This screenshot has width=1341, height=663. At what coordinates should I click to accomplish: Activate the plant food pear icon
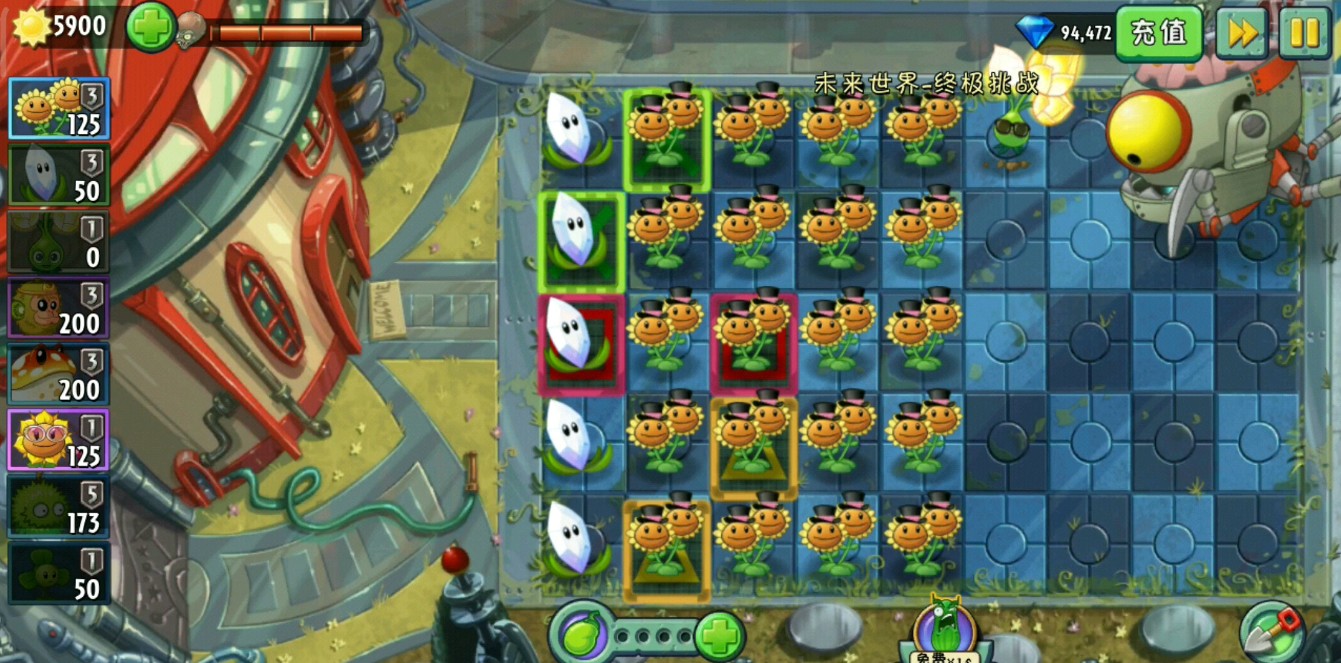pos(581,634)
